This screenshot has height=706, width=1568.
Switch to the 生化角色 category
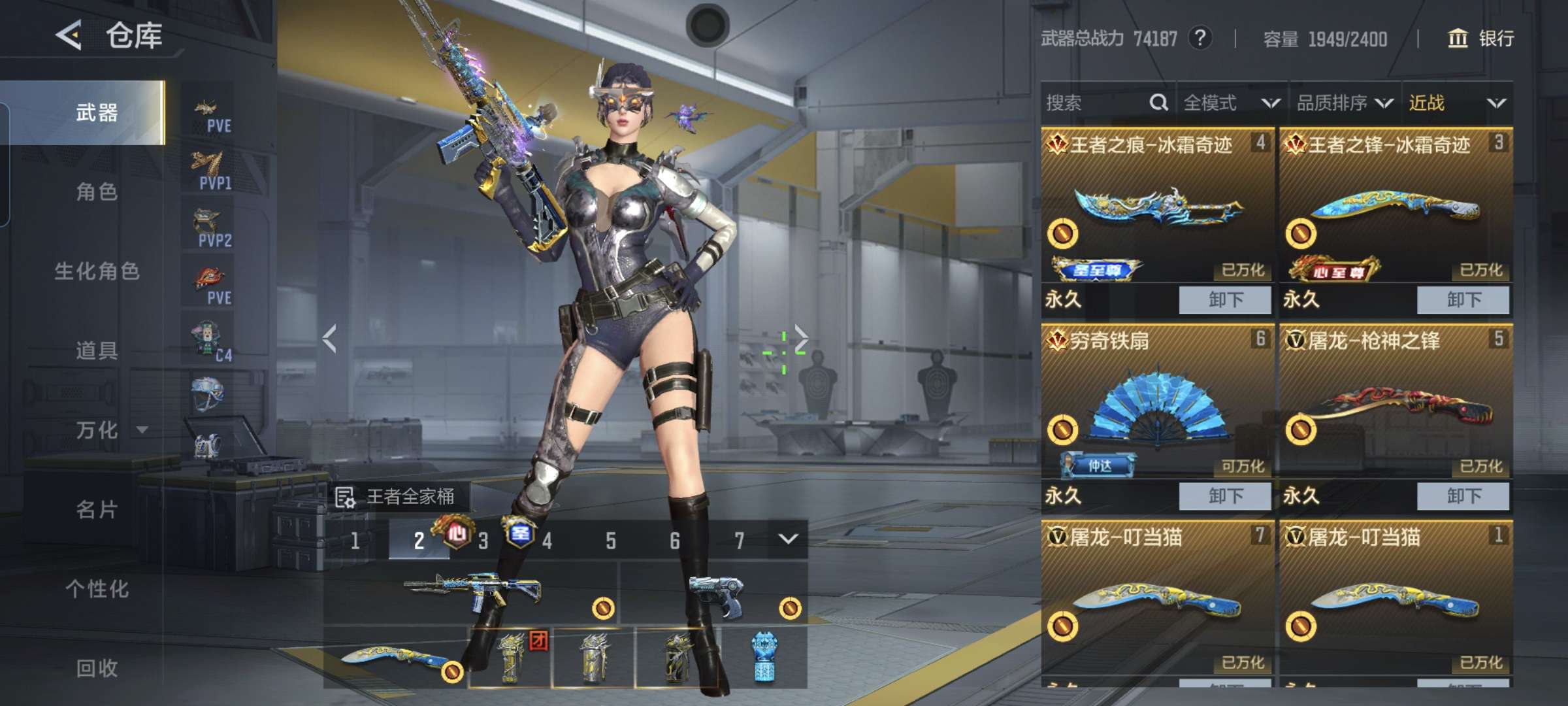[96, 271]
